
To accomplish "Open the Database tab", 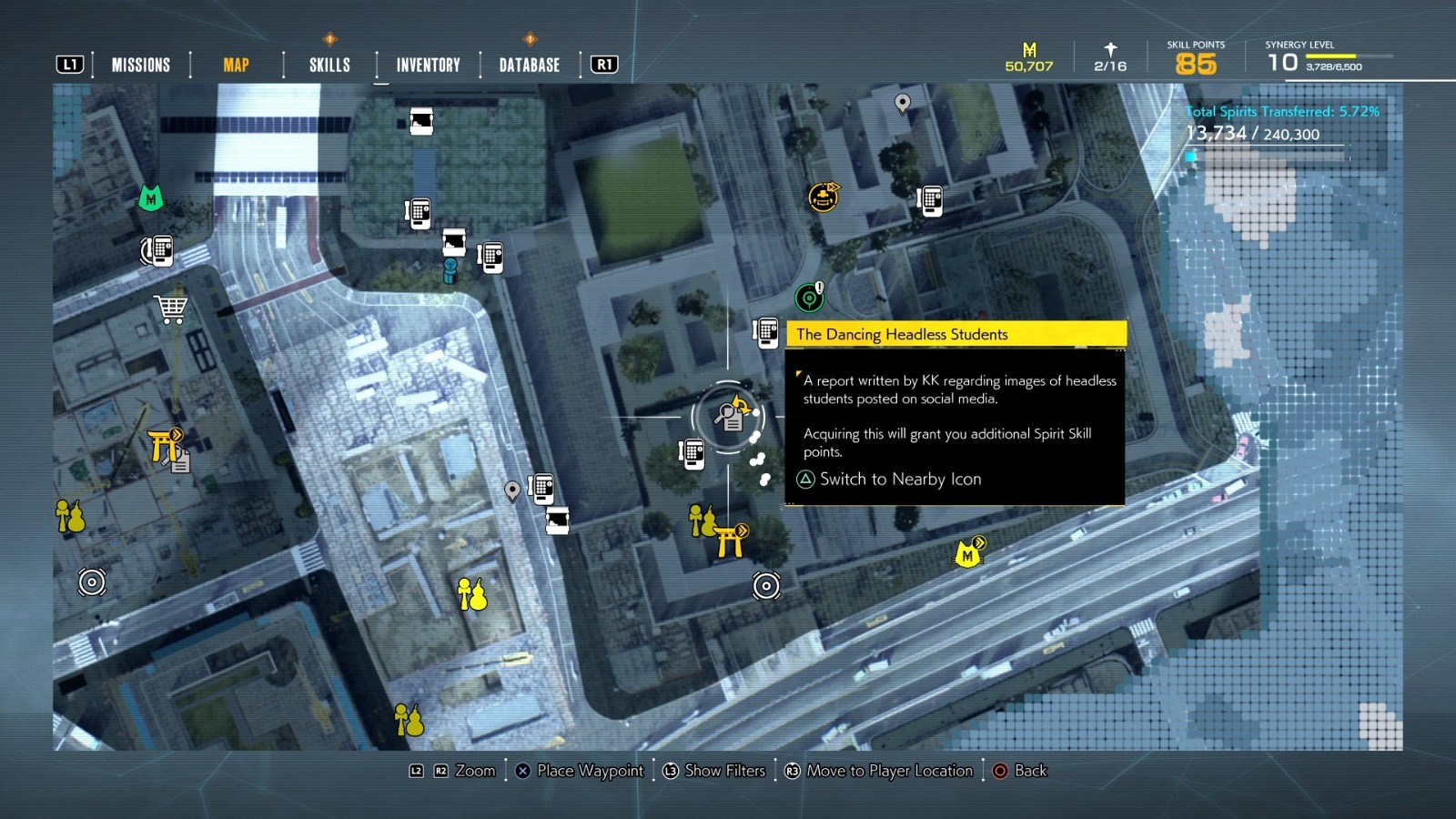I will click(x=528, y=64).
